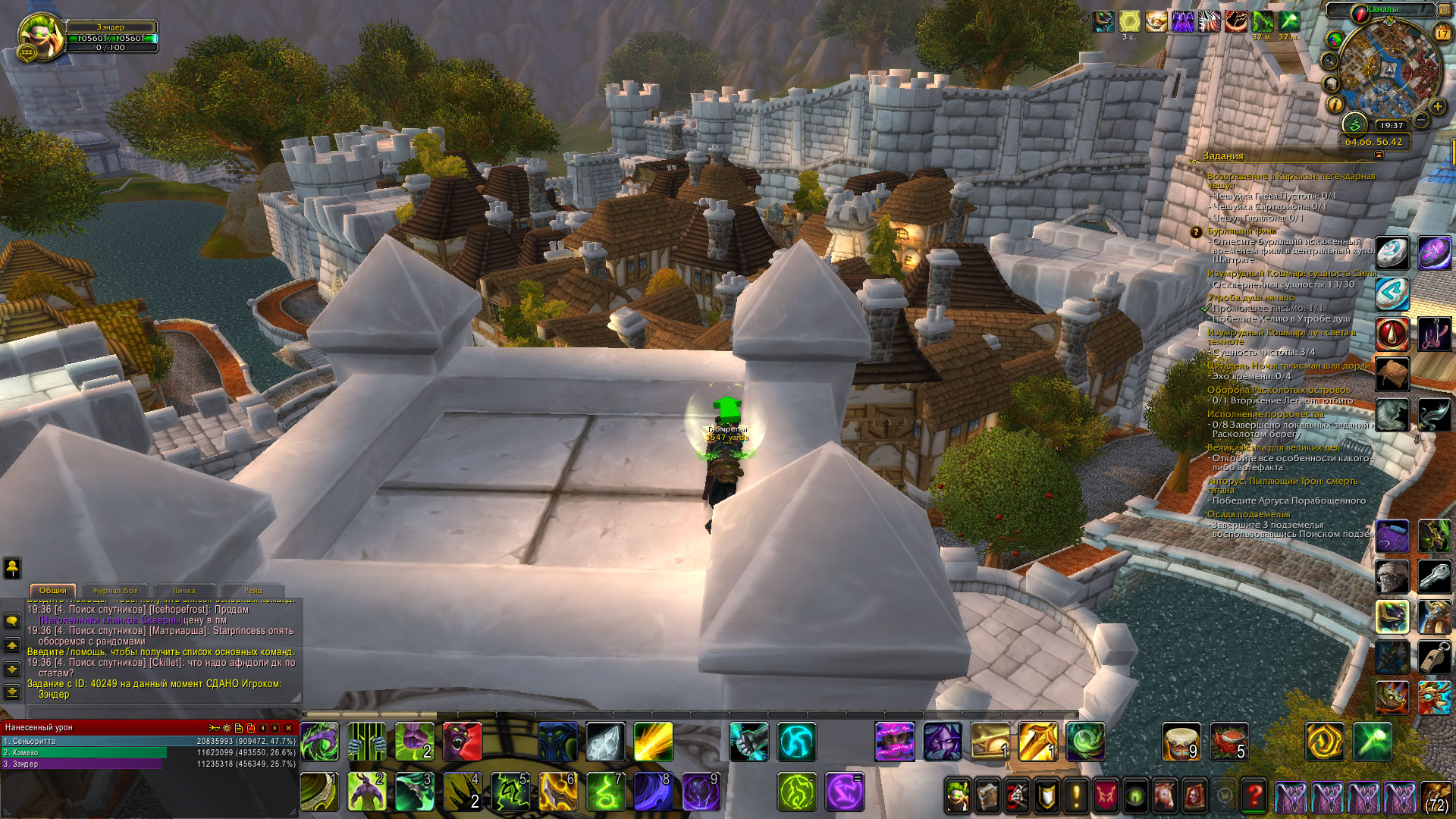Open the character info micro button

(x=957, y=795)
